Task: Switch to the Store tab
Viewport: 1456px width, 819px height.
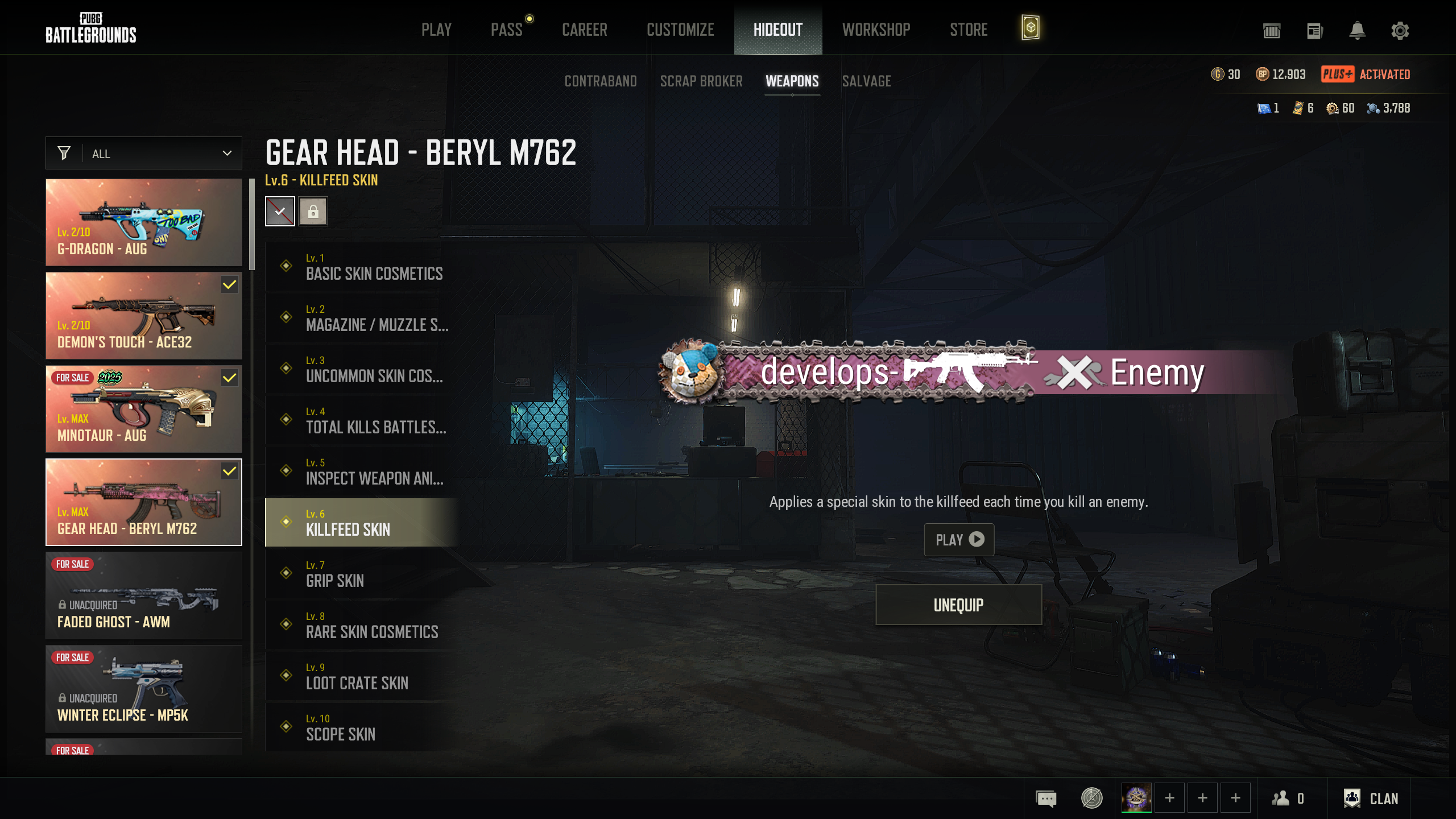Action: coord(969,30)
